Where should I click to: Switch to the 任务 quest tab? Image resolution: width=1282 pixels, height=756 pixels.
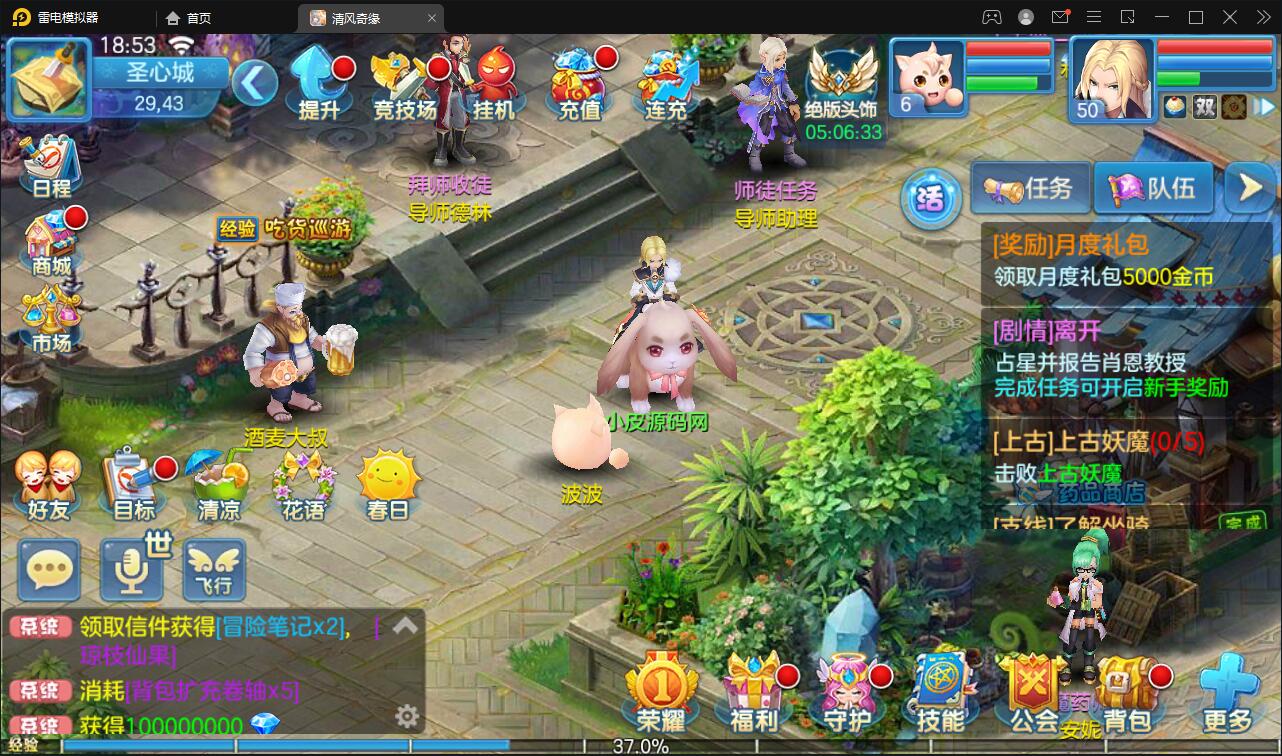[x=1030, y=188]
